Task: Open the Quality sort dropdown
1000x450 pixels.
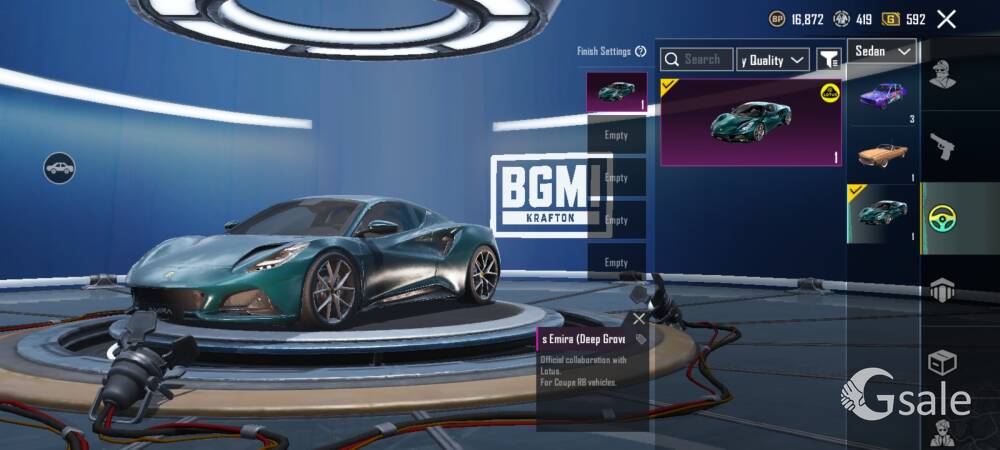Action: click(x=773, y=60)
